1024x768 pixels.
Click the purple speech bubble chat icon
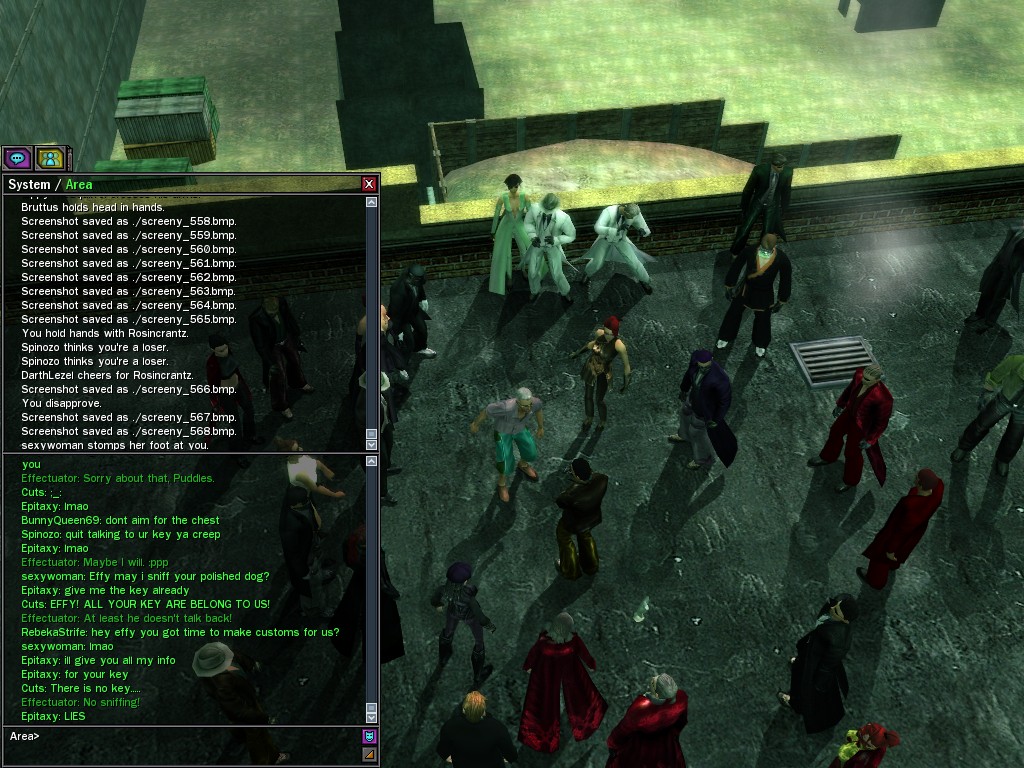click(x=17, y=158)
